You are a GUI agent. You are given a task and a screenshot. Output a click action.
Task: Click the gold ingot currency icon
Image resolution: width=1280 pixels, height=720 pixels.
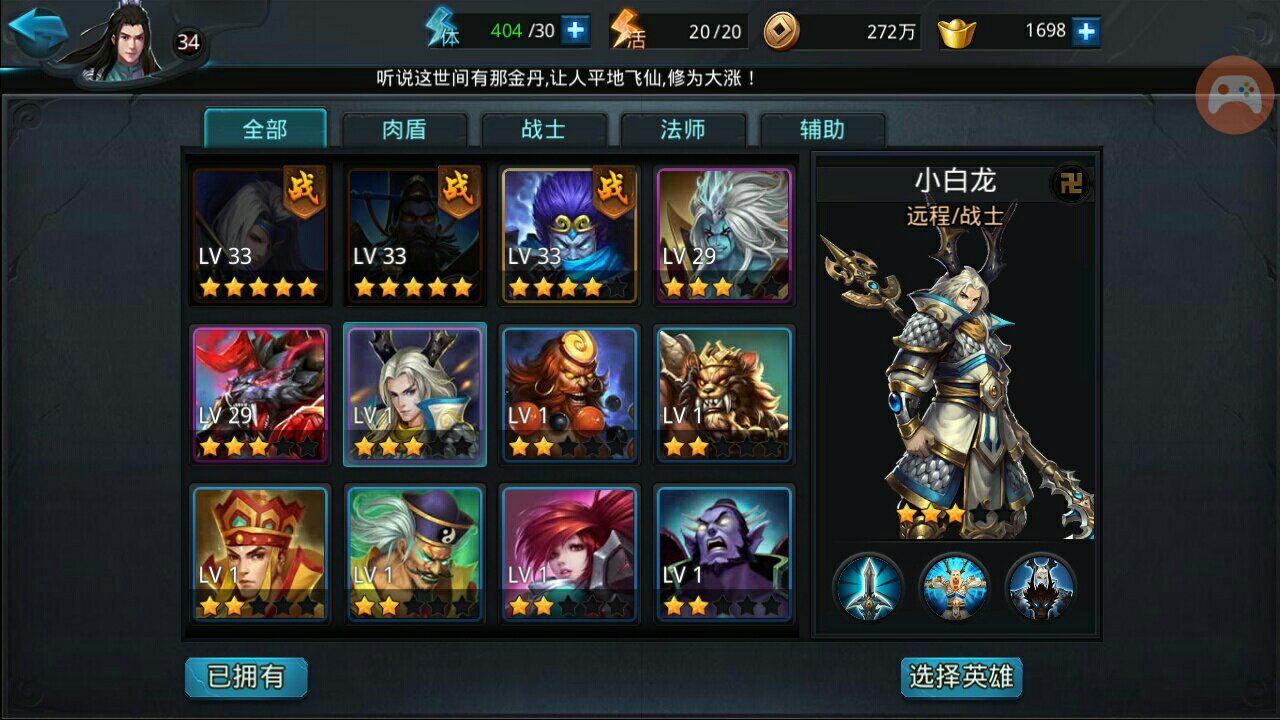click(x=957, y=30)
